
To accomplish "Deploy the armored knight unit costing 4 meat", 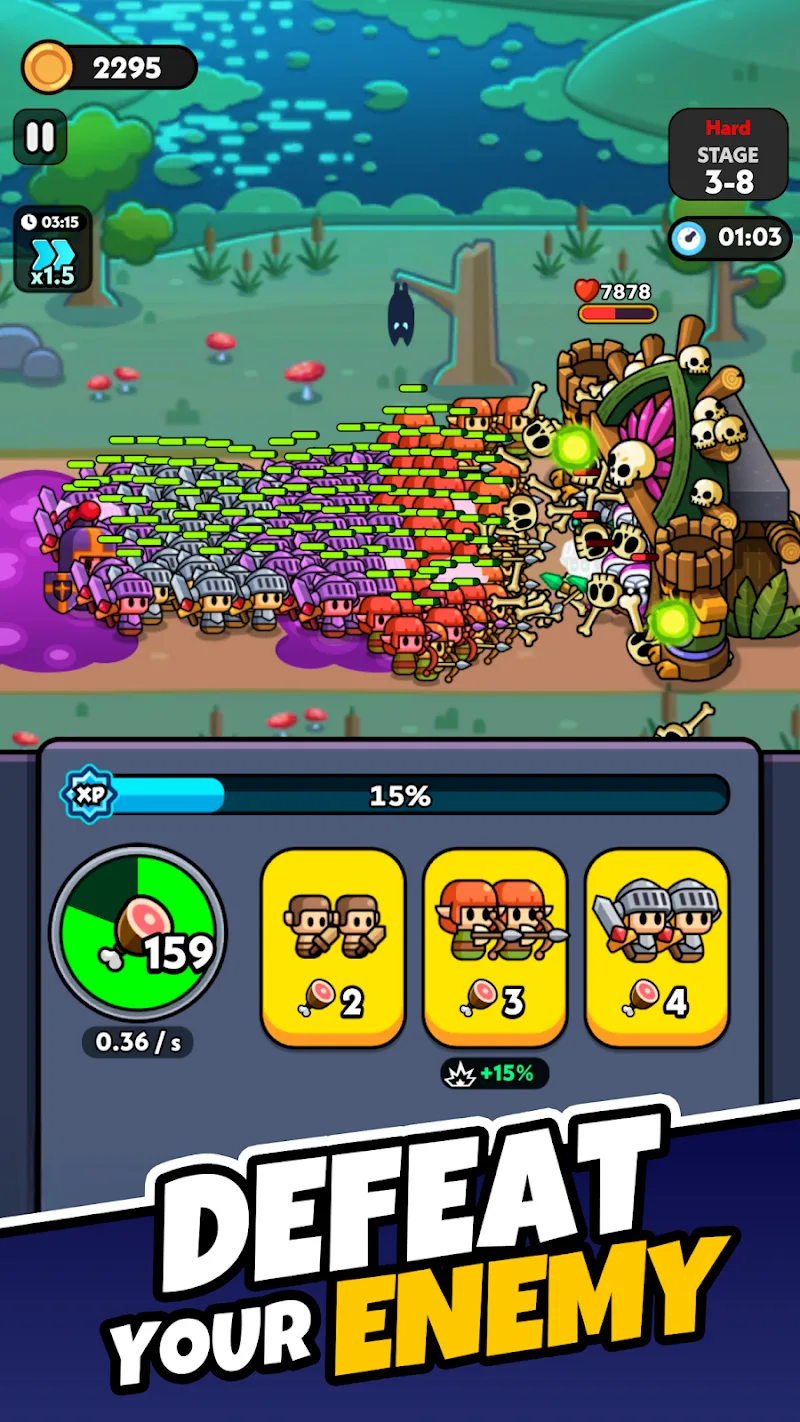I will (x=657, y=946).
